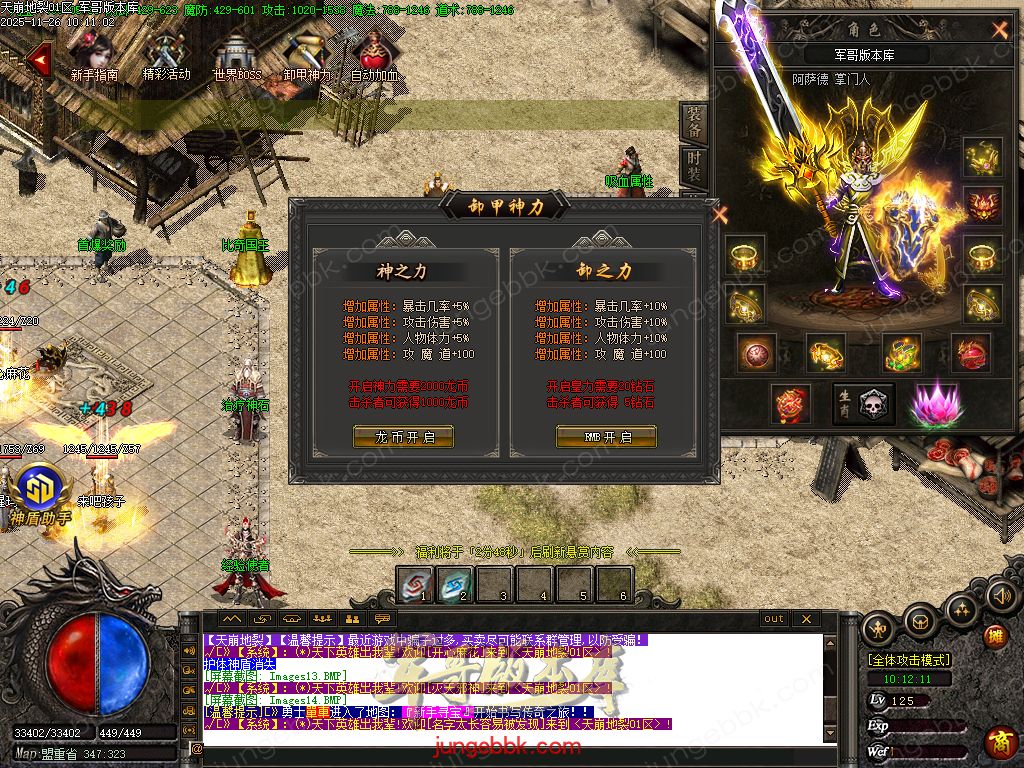Open the 新手指南 guide icon
This screenshot has height=768, width=1024.
coord(95,55)
